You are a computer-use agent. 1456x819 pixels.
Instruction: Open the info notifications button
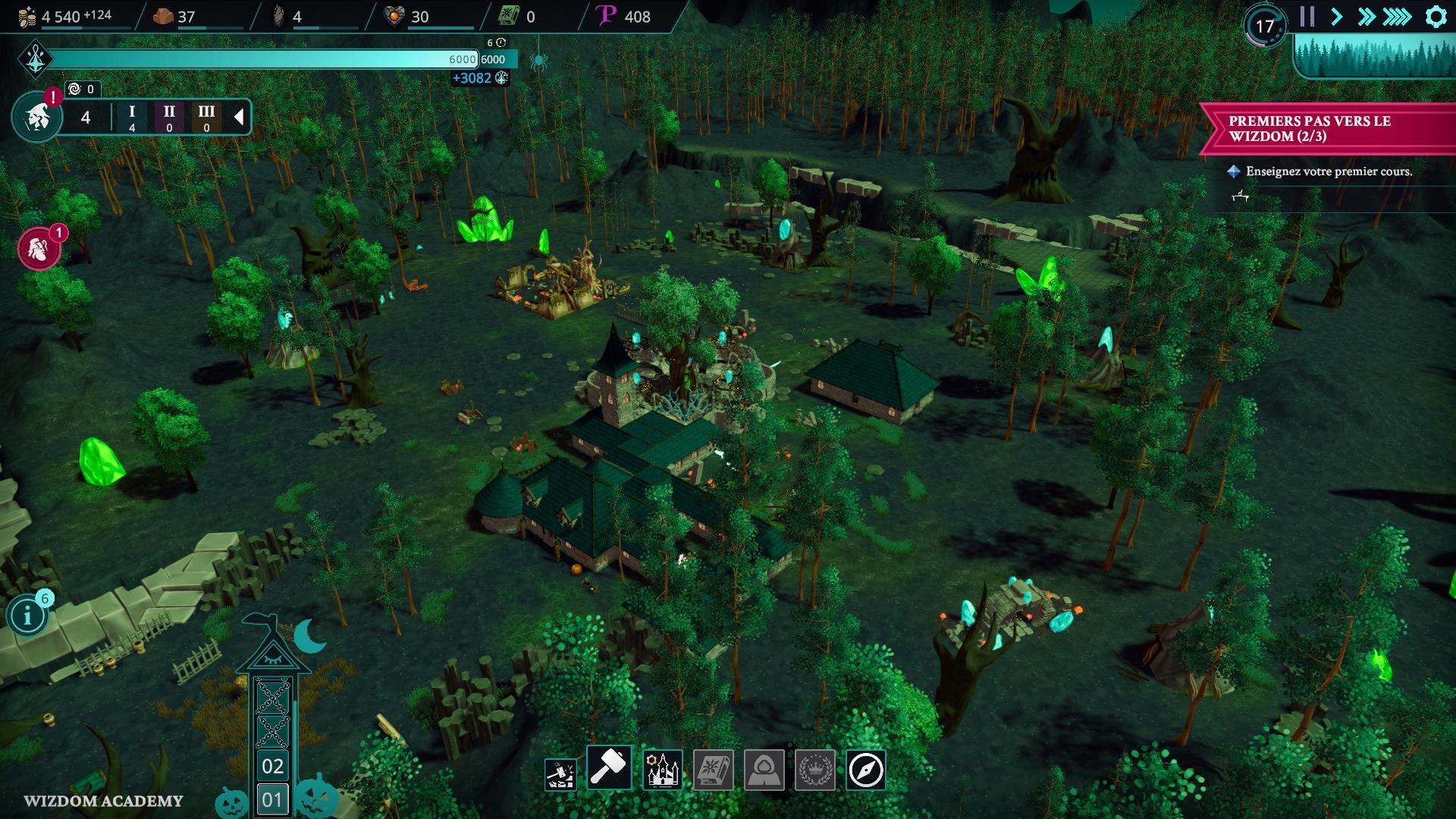[x=28, y=615]
